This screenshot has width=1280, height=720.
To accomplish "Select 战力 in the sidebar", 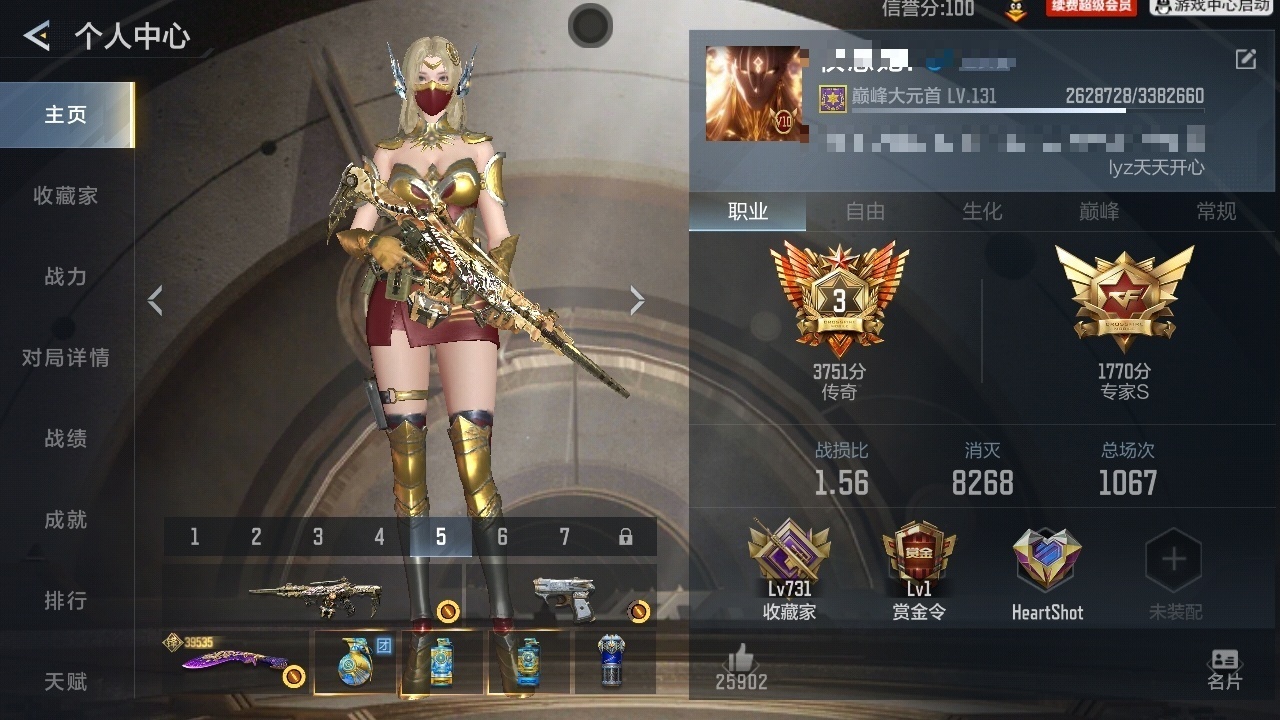I will pos(66,277).
